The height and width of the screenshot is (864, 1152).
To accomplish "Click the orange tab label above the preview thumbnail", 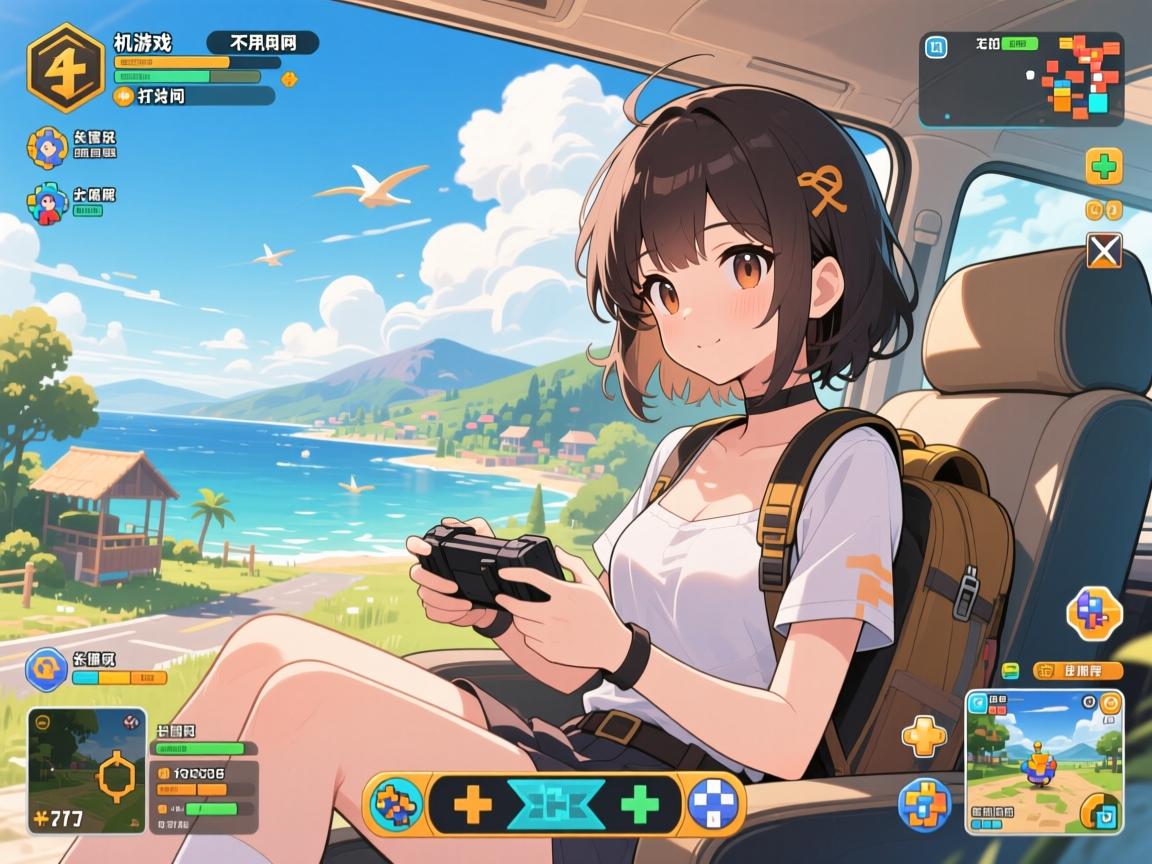I will tap(1076, 670).
